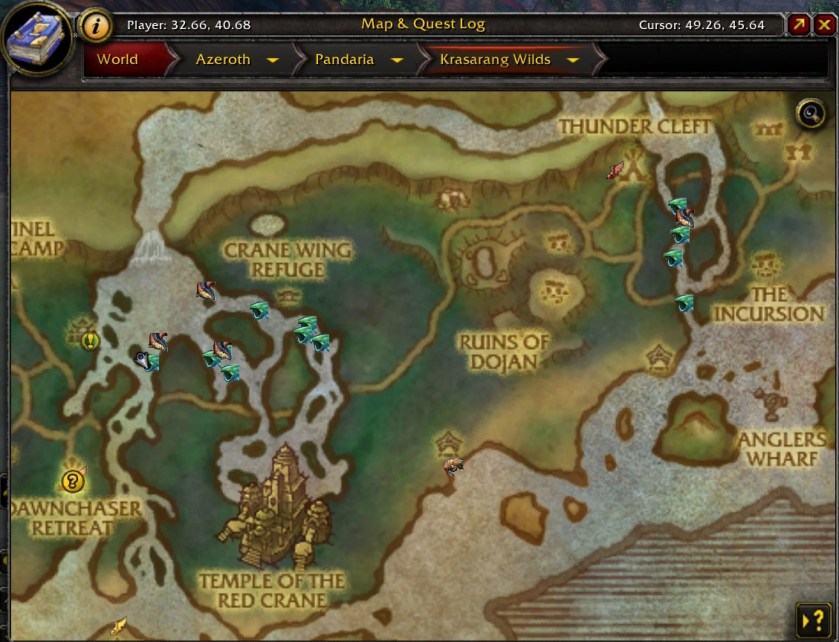Image resolution: width=839 pixels, height=642 pixels.
Task: Open the Azeroth dropdown
Action: coord(272,60)
